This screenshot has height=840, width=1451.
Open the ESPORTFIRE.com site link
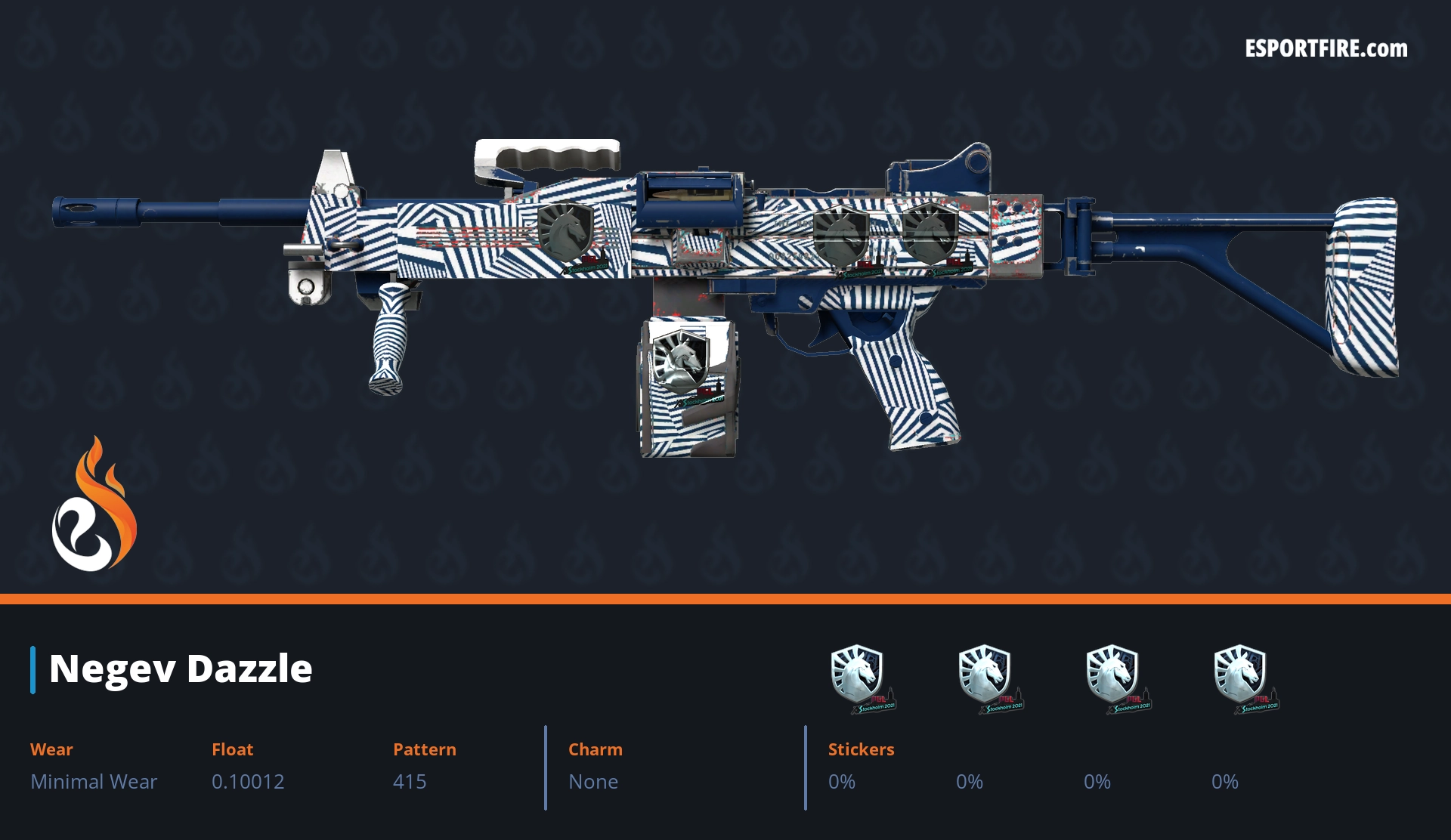[1326, 49]
